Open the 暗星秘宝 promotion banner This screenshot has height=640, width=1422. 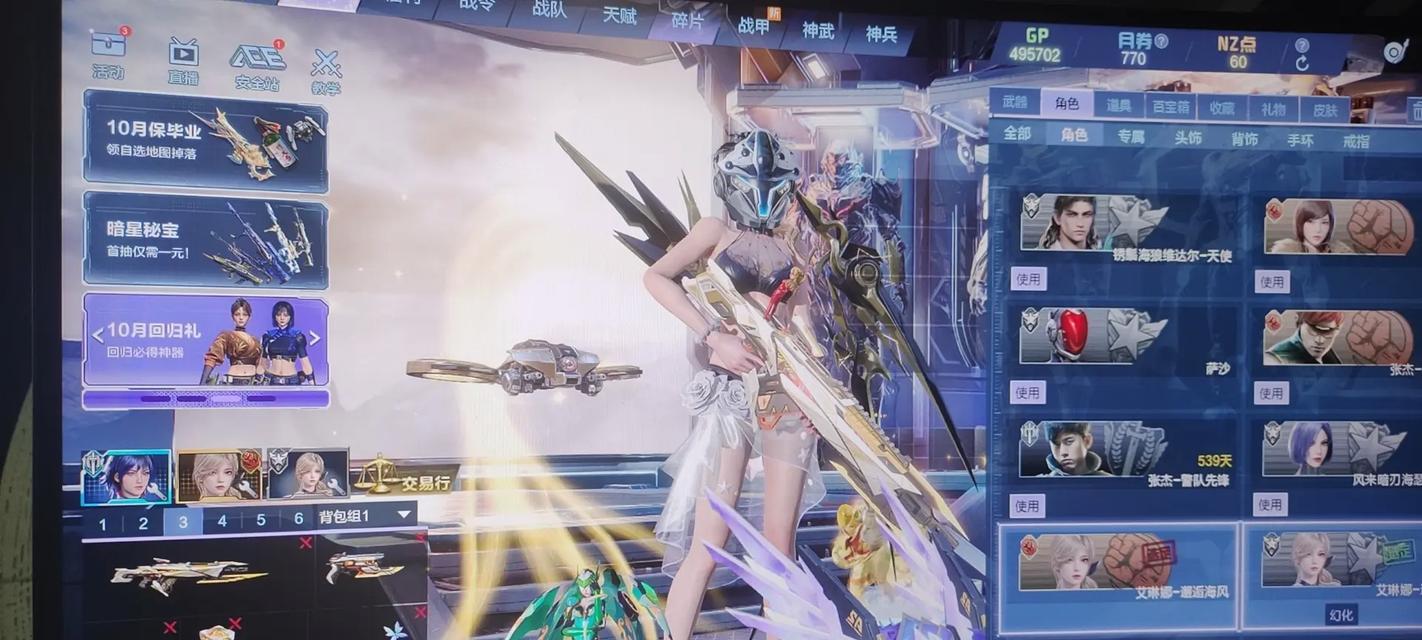[205, 241]
